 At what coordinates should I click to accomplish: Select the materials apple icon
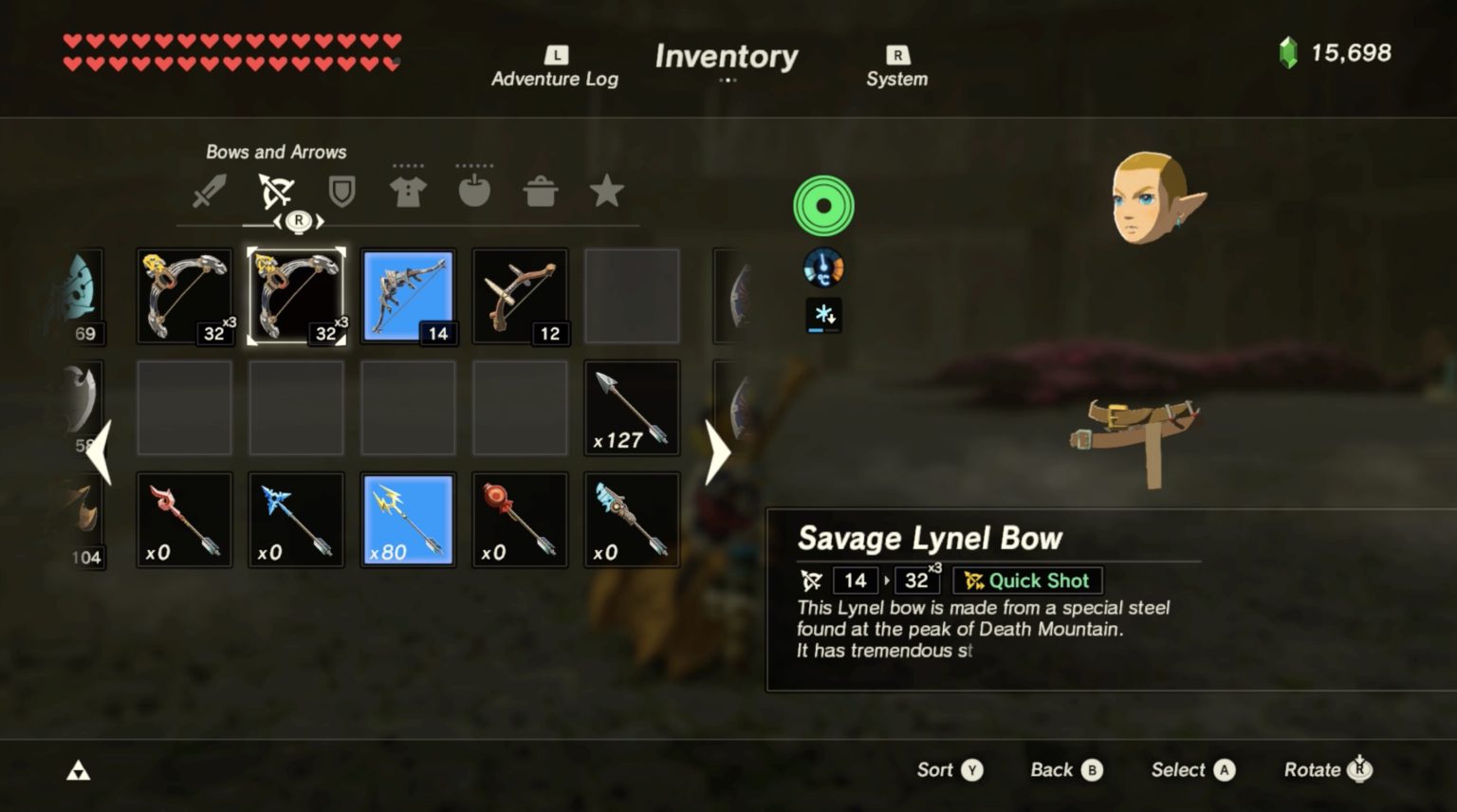pyautogui.click(x=474, y=191)
